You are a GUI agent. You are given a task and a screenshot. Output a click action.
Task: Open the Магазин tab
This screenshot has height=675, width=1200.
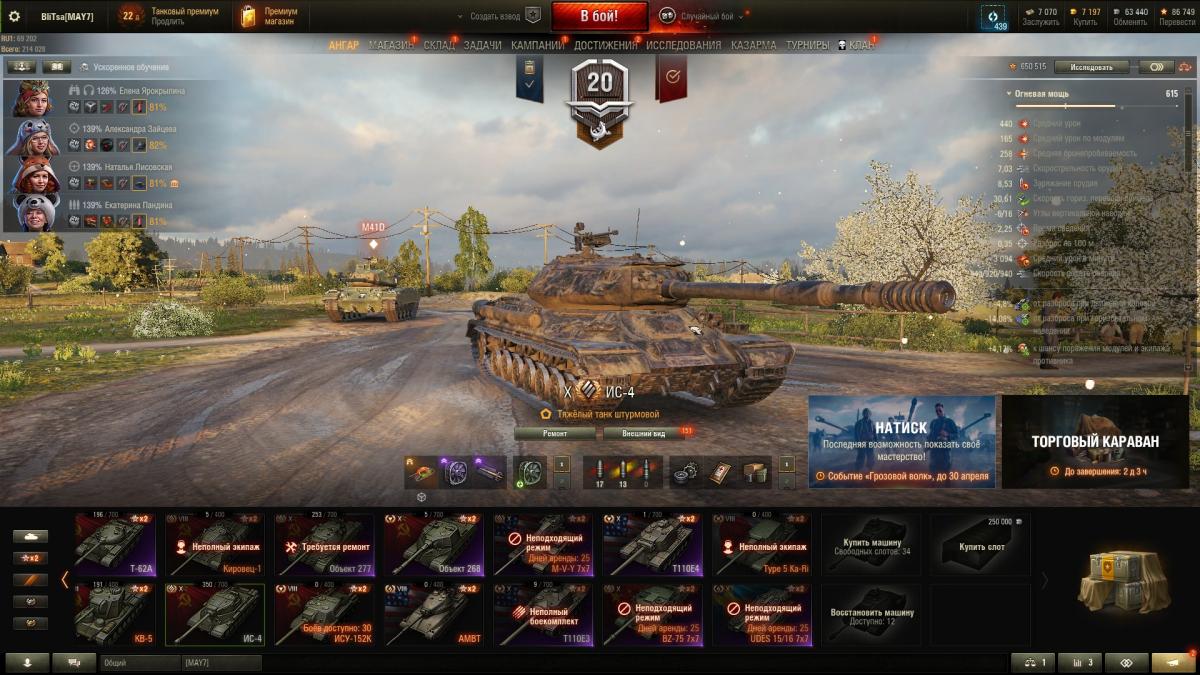click(391, 45)
